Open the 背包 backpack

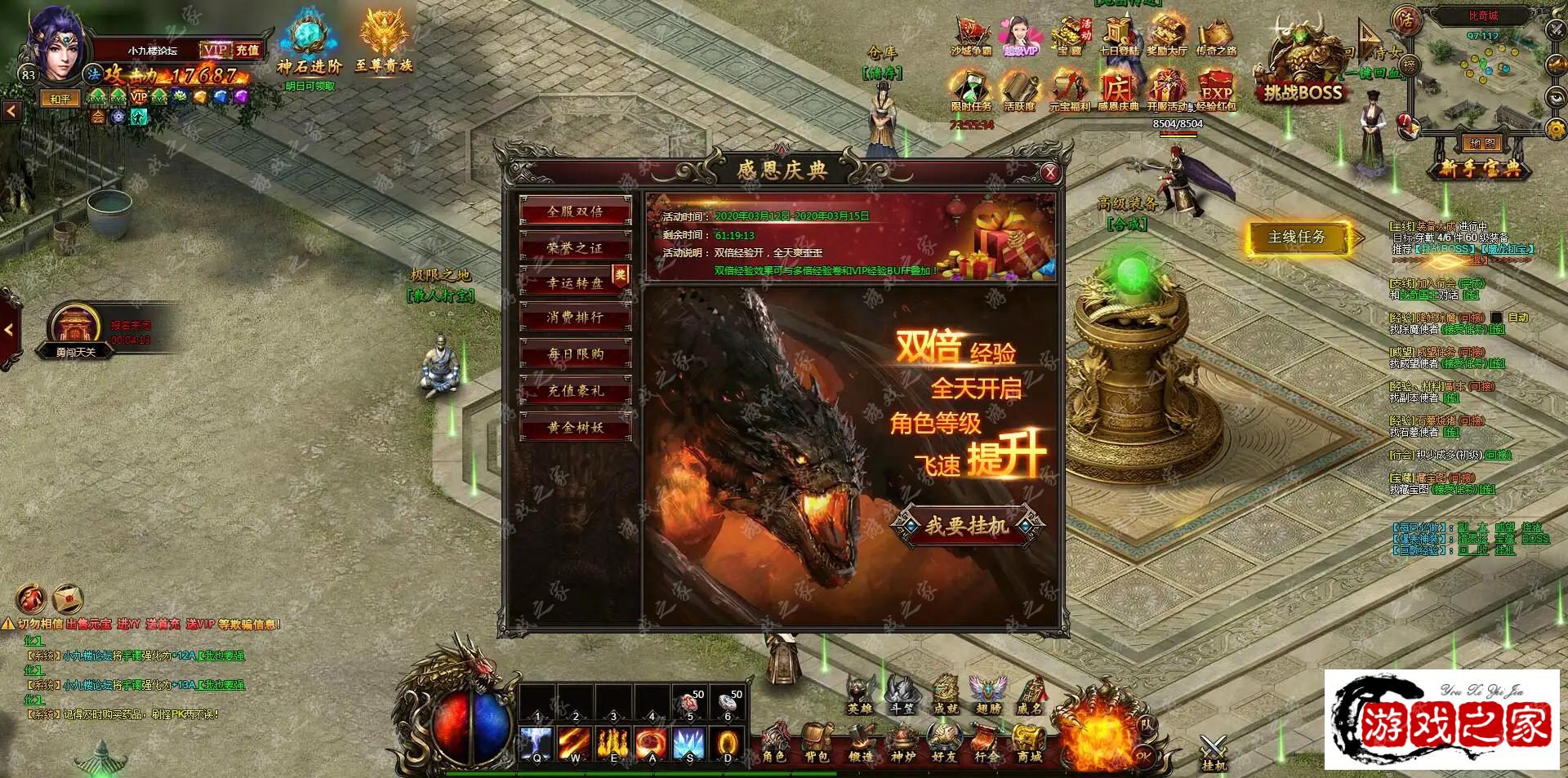816,745
